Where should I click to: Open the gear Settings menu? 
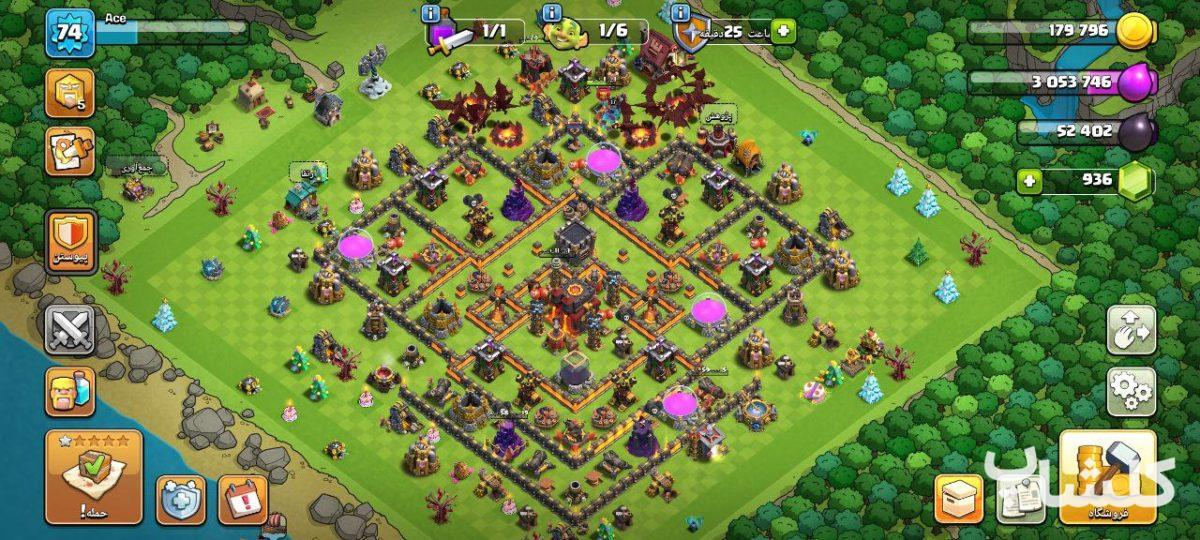click(1131, 391)
